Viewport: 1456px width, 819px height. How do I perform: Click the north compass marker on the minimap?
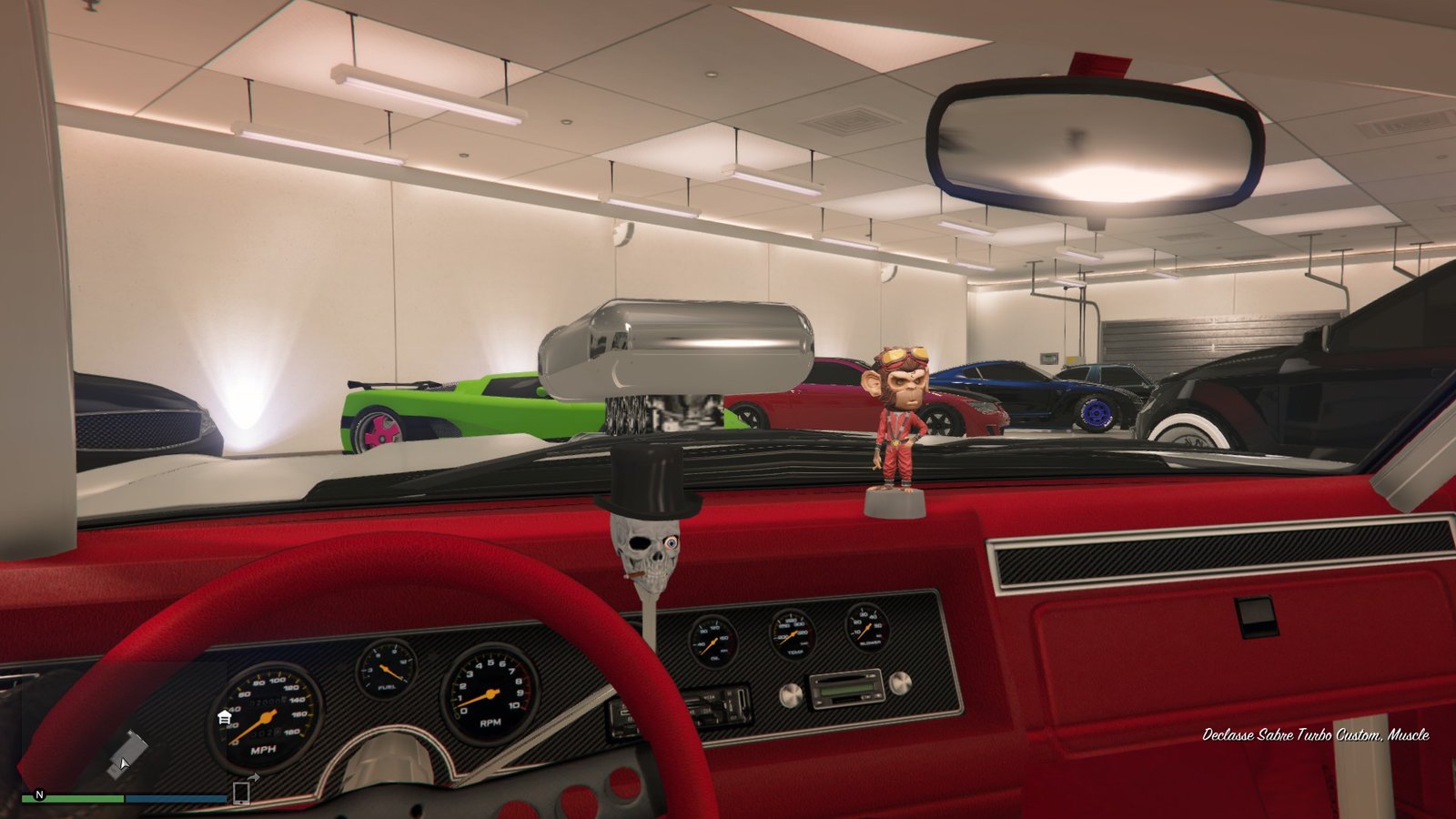(39, 794)
